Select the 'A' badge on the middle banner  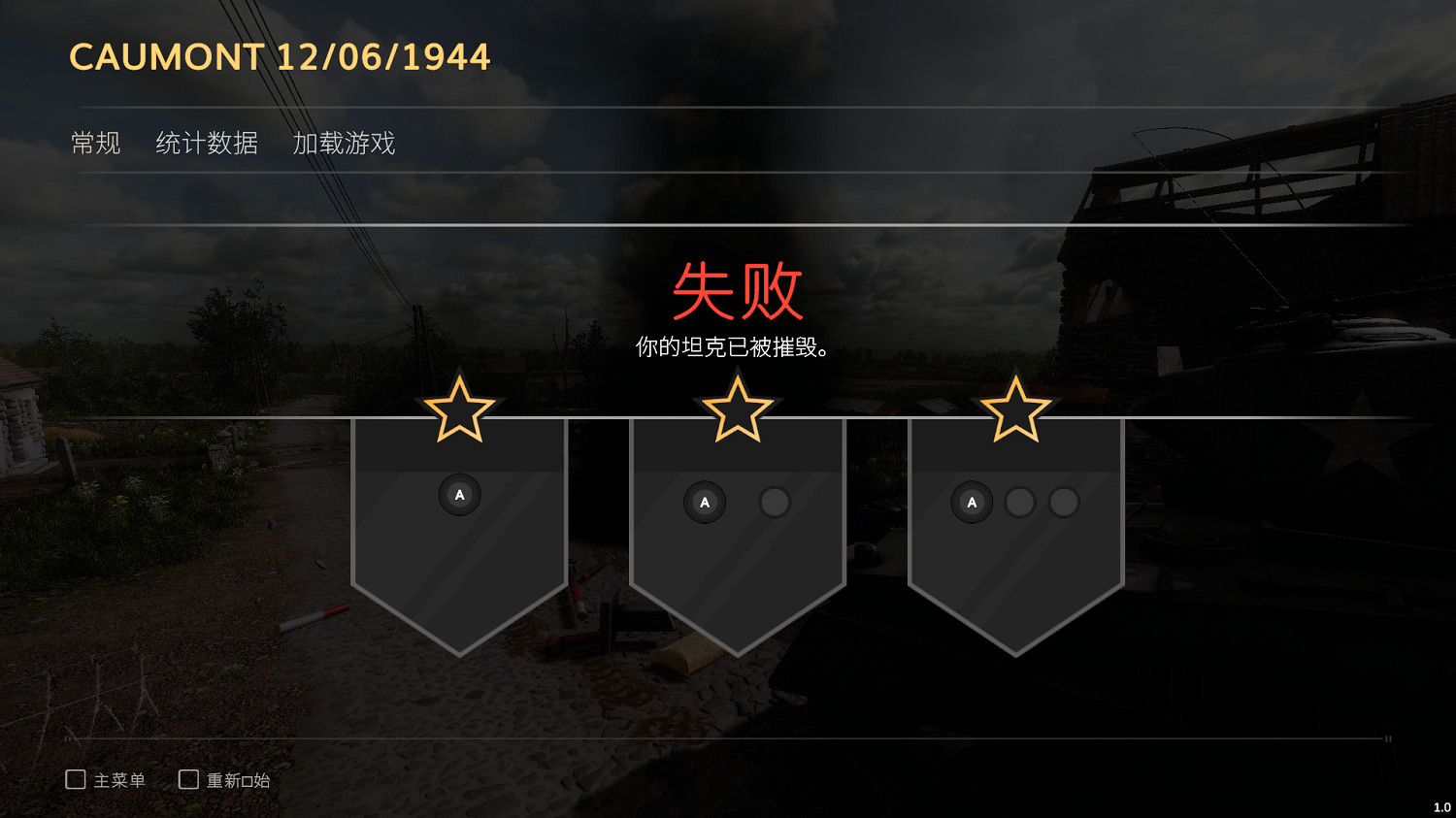coord(705,502)
